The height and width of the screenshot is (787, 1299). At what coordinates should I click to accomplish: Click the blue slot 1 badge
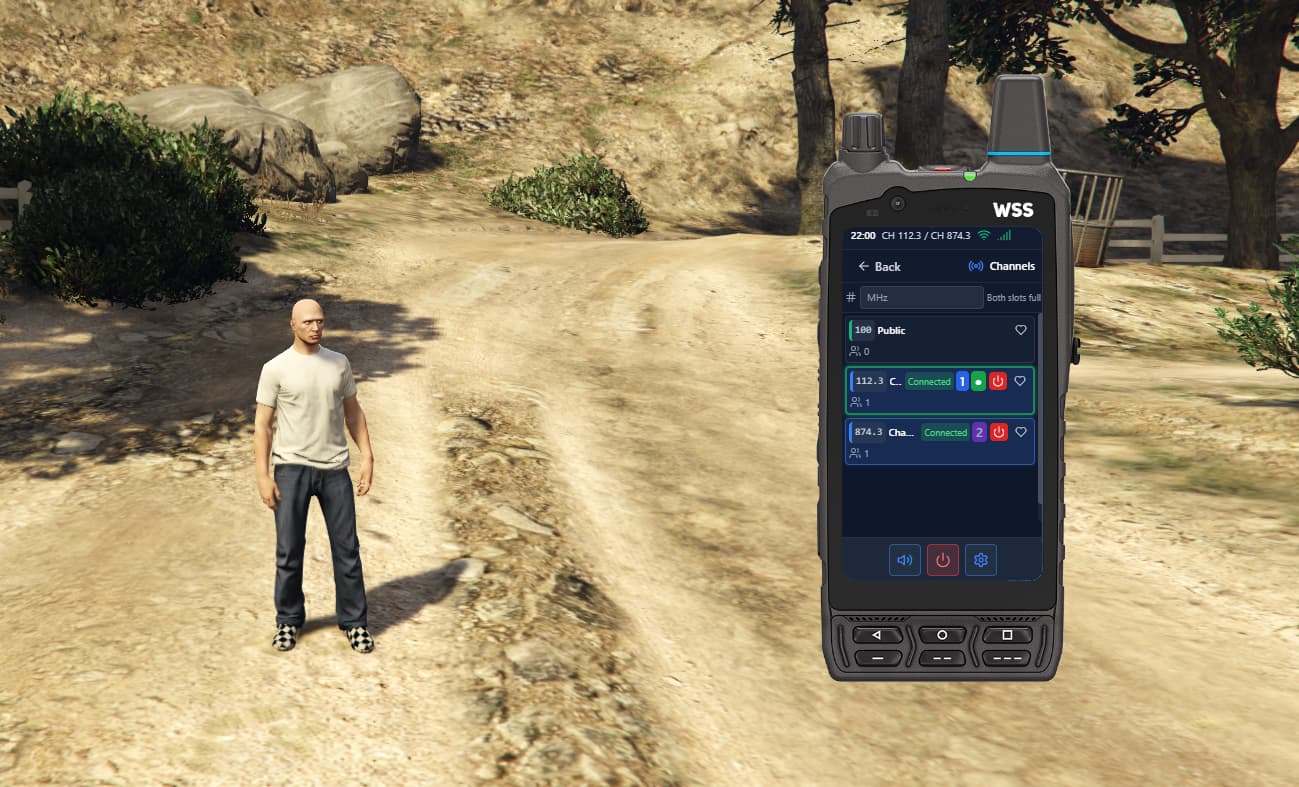pyautogui.click(x=962, y=382)
